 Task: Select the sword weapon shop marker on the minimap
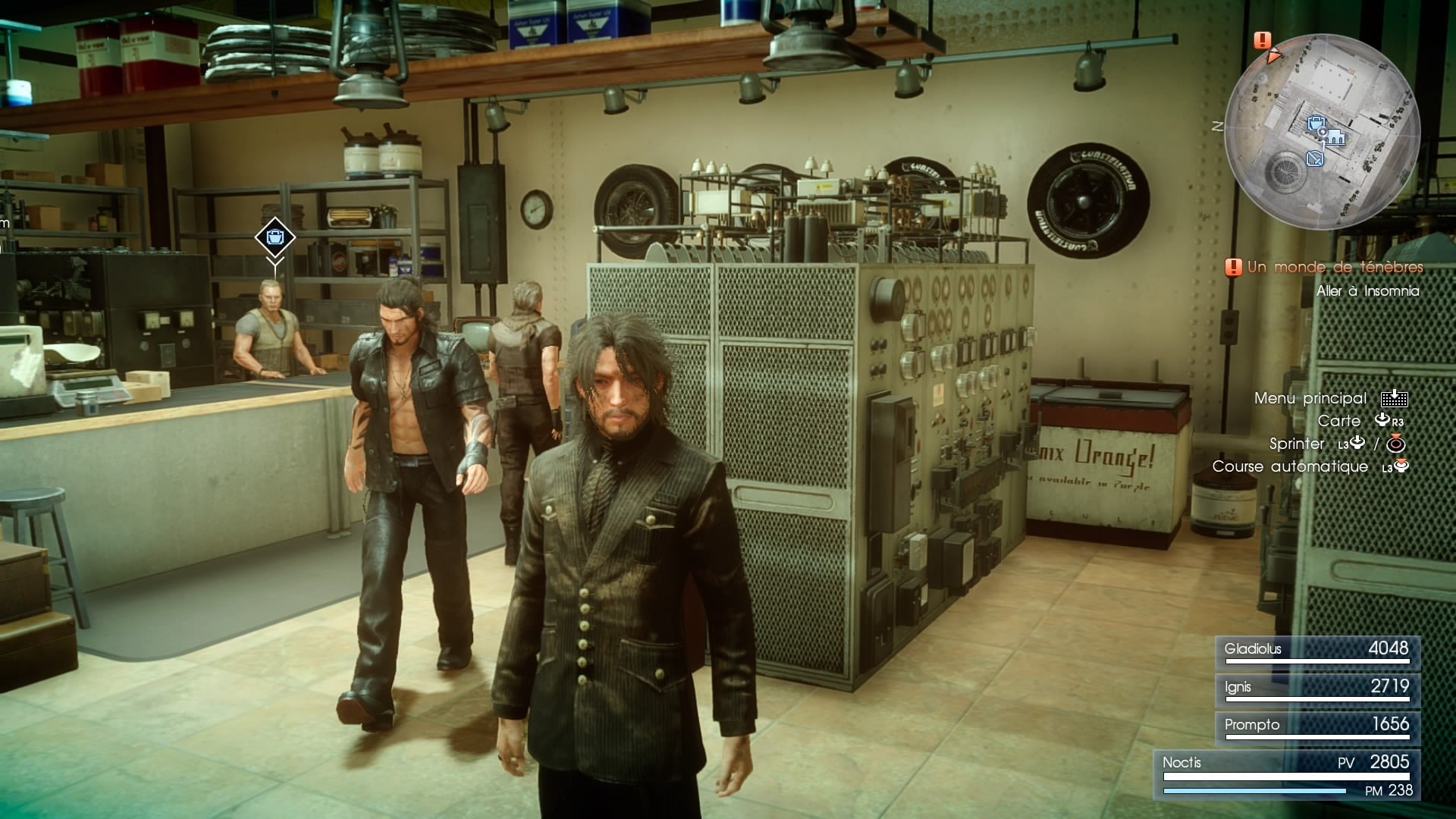pyautogui.click(x=1315, y=158)
